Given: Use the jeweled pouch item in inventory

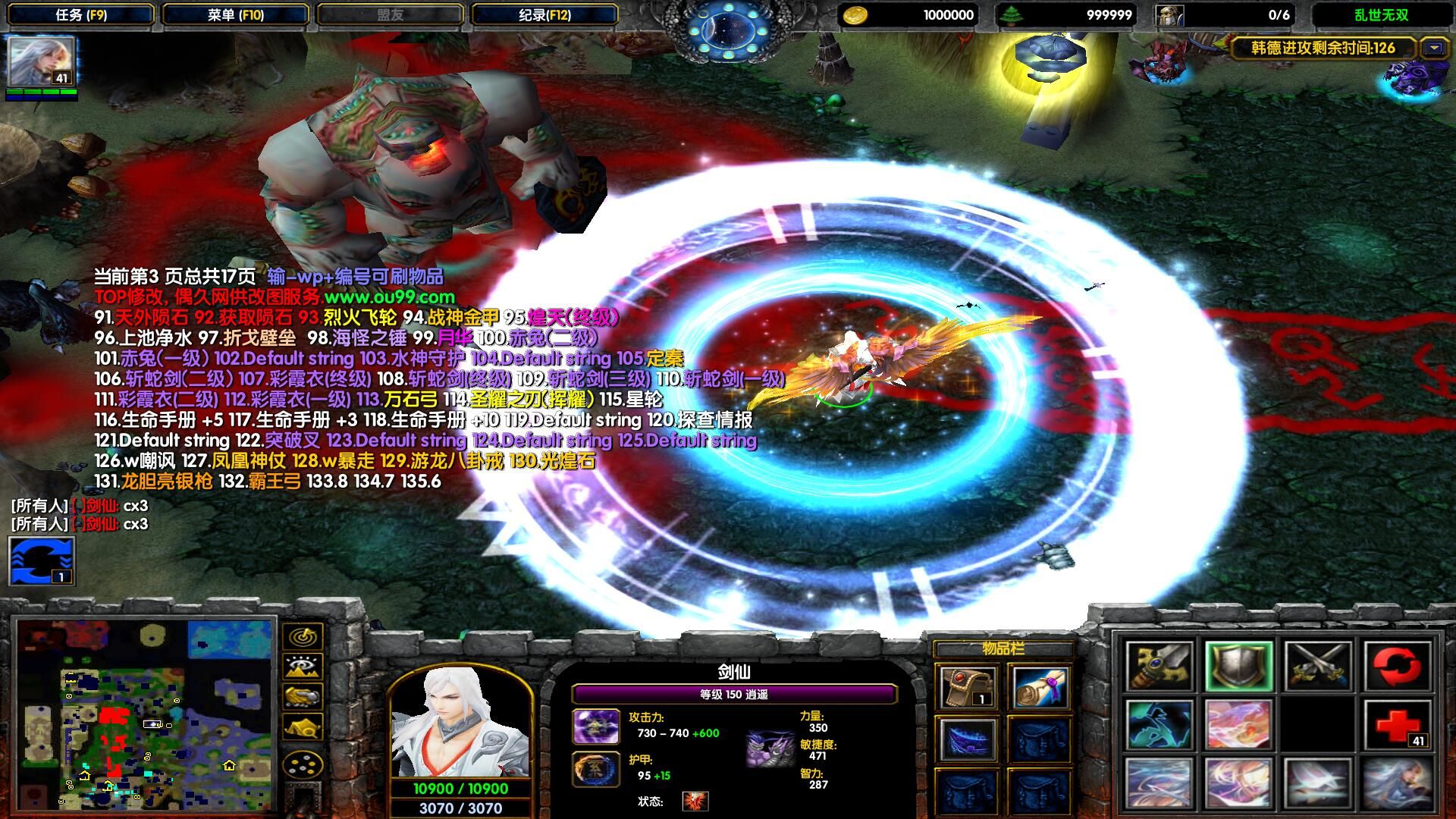Looking at the screenshot, I should click(967, 688).
